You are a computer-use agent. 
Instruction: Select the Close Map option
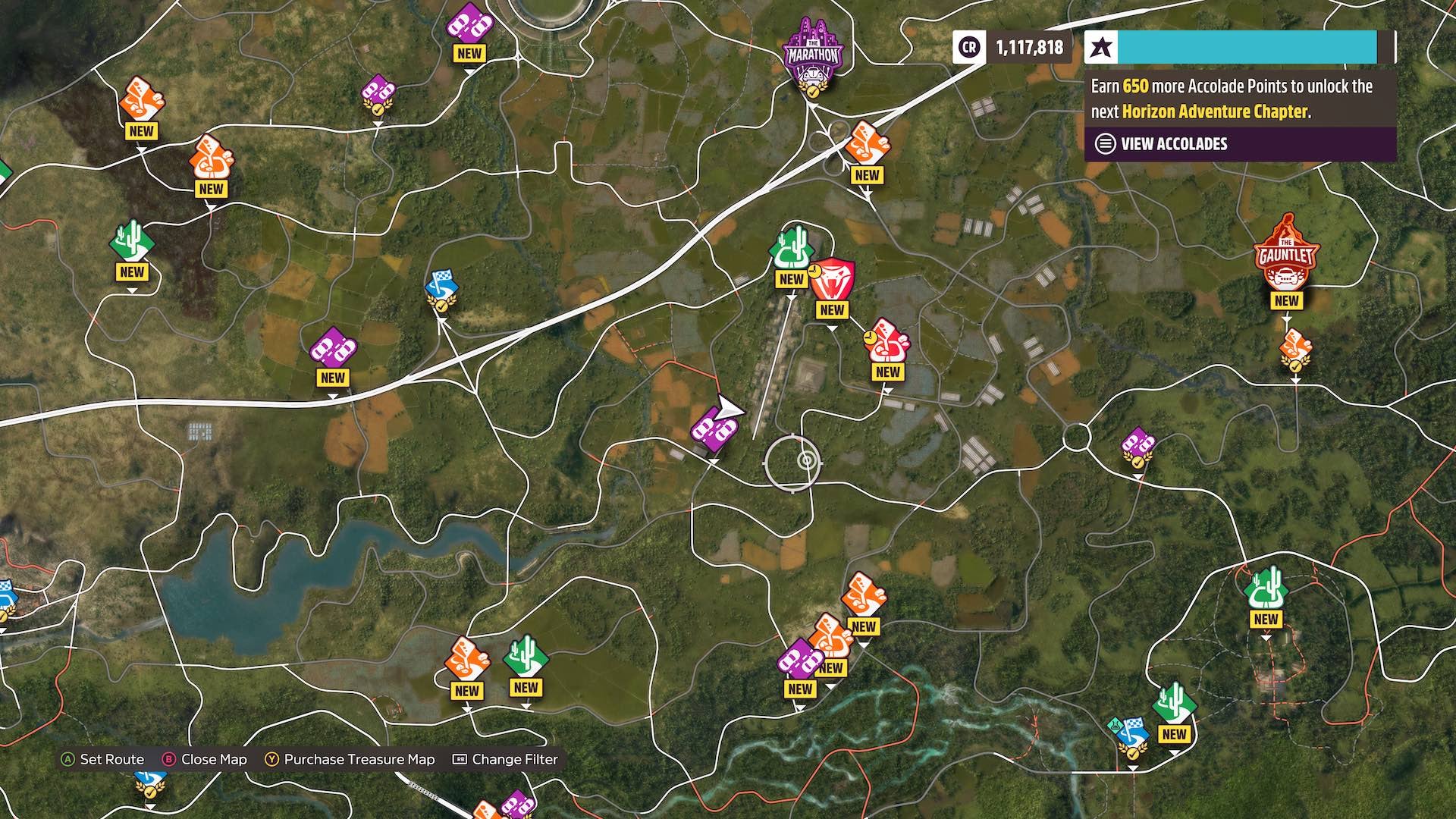[x=212, y=758]
